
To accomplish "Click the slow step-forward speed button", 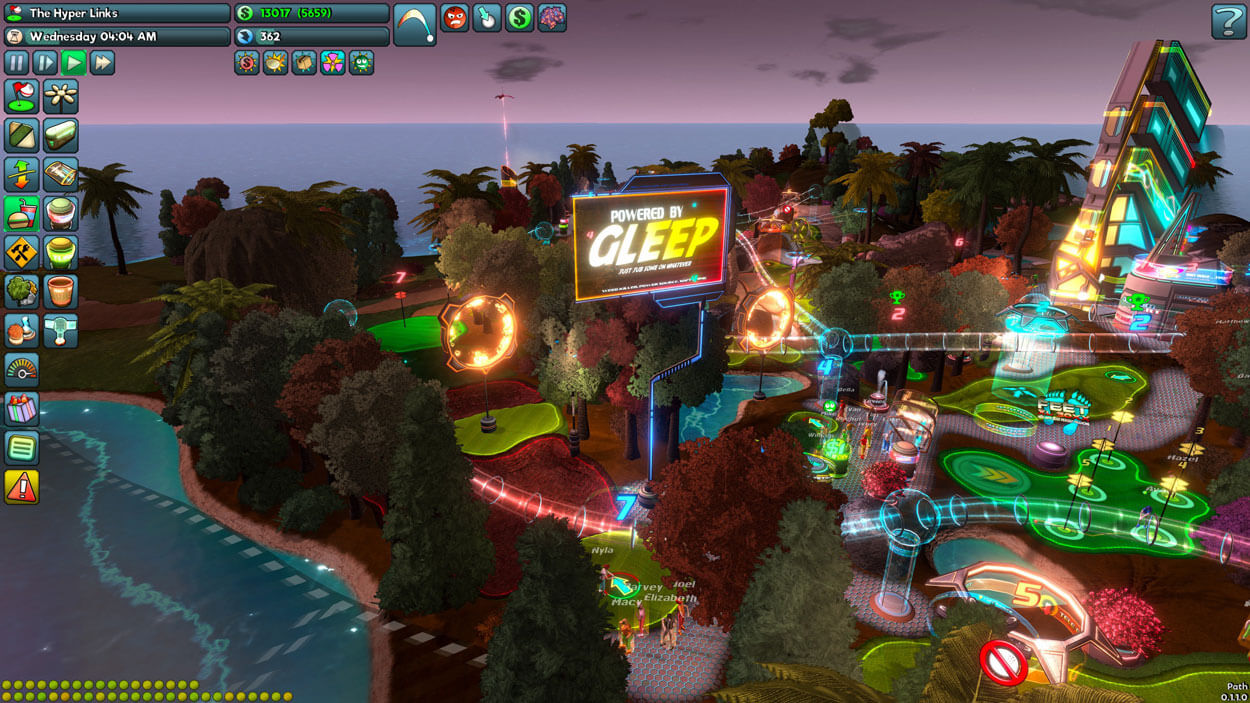I will 45,63.
